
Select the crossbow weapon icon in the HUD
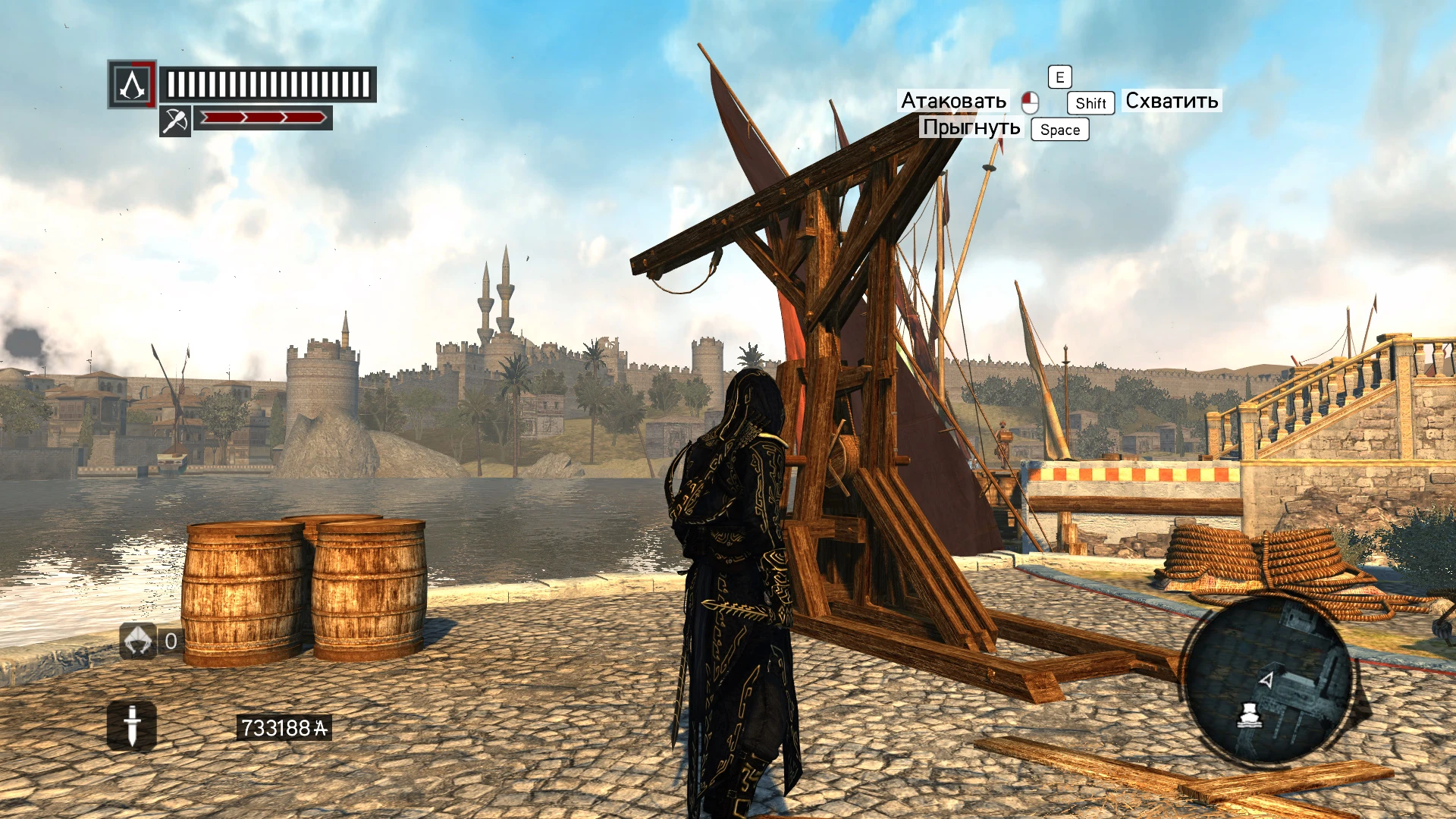click(176, 120)
